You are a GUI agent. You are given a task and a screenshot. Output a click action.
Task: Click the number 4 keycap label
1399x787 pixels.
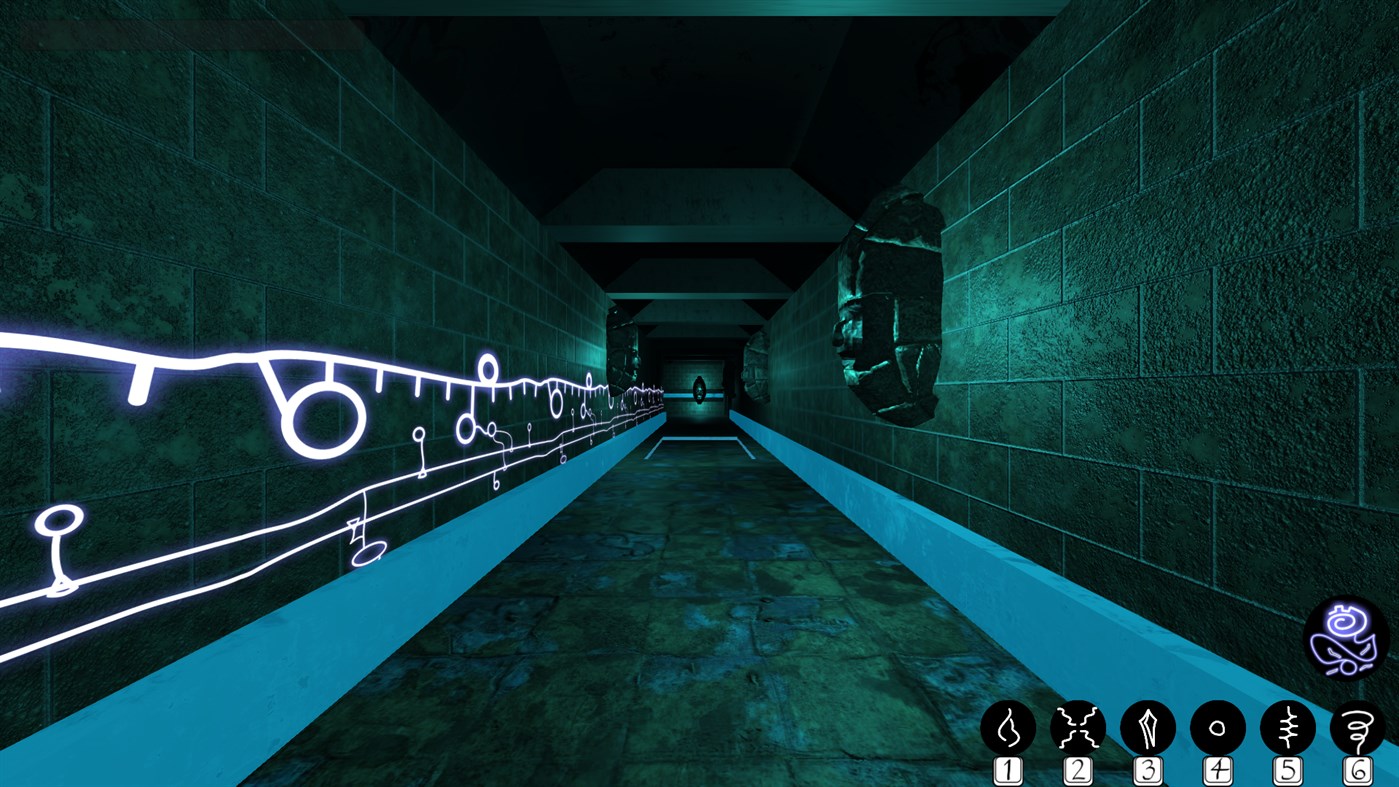pos(1217,770)
